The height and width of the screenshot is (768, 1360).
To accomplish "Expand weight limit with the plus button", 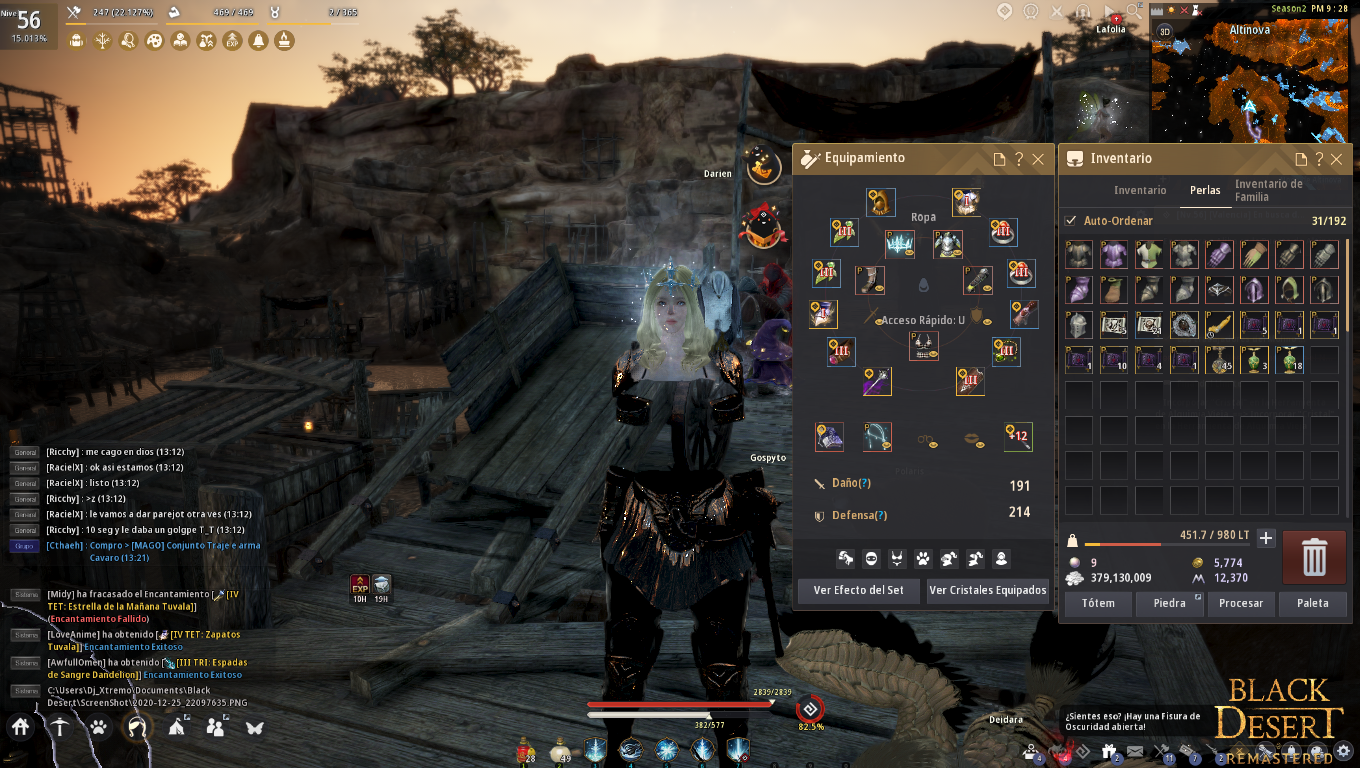I will click(x=1265, y=538).
